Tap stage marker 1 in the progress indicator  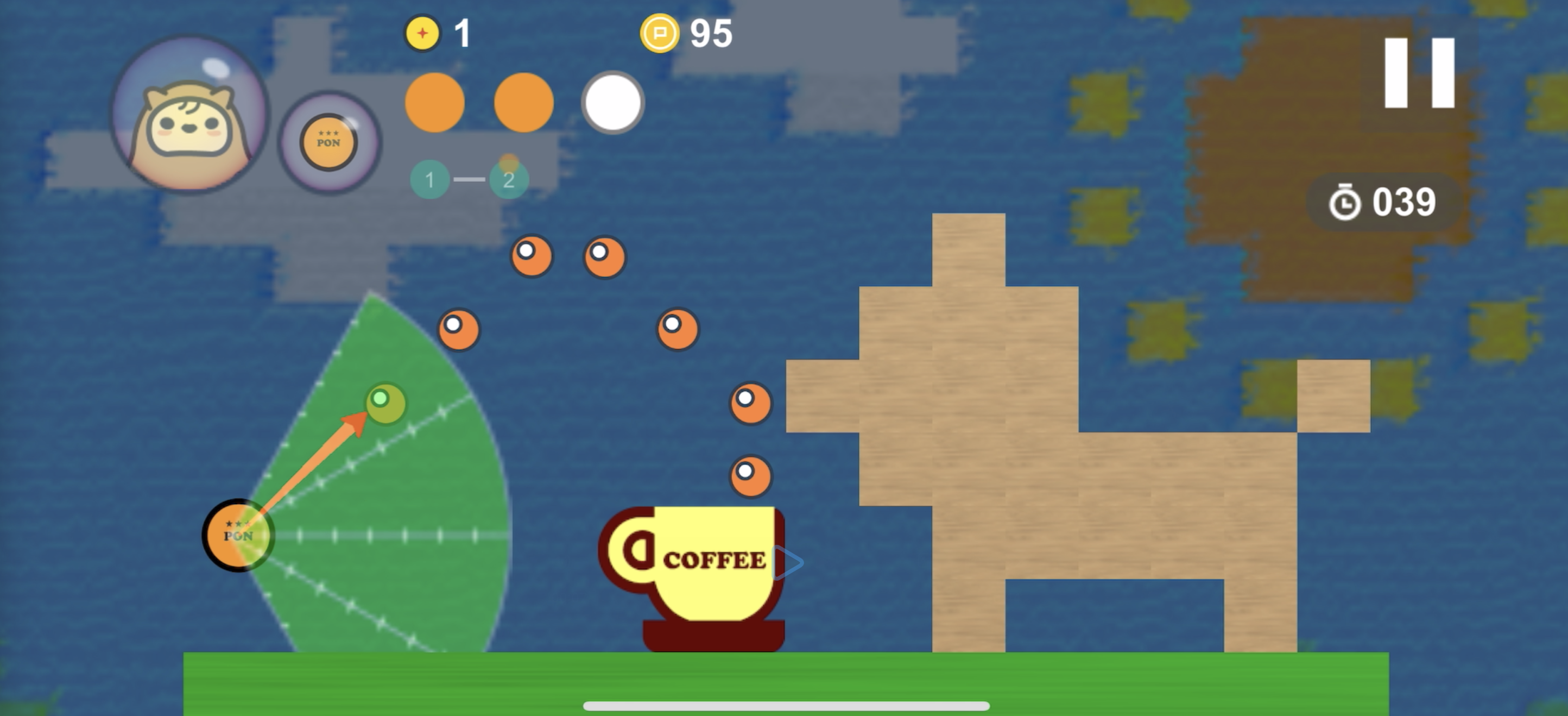[431, 178]
